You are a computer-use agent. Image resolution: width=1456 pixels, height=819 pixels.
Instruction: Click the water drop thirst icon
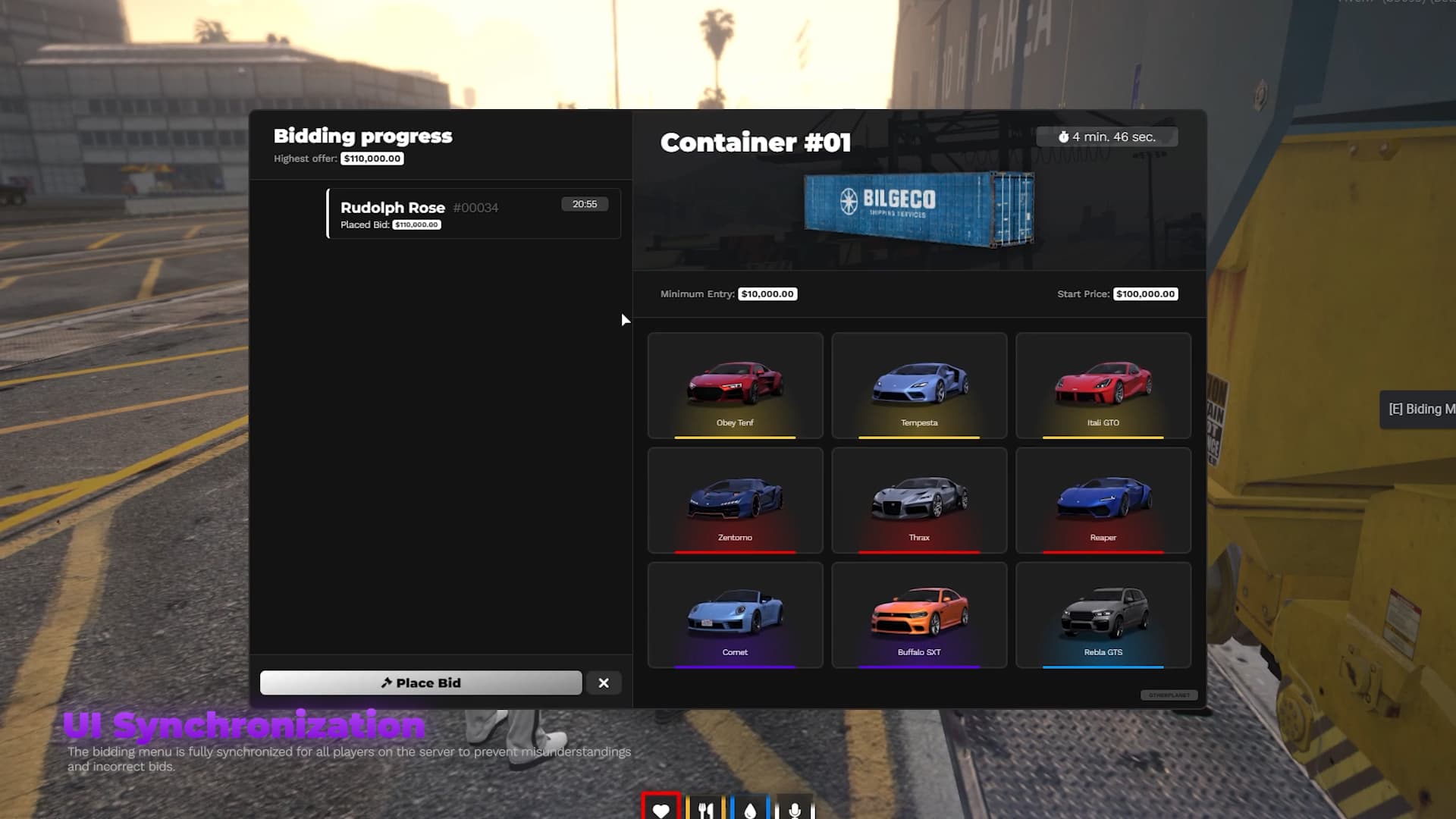[751, 808]
